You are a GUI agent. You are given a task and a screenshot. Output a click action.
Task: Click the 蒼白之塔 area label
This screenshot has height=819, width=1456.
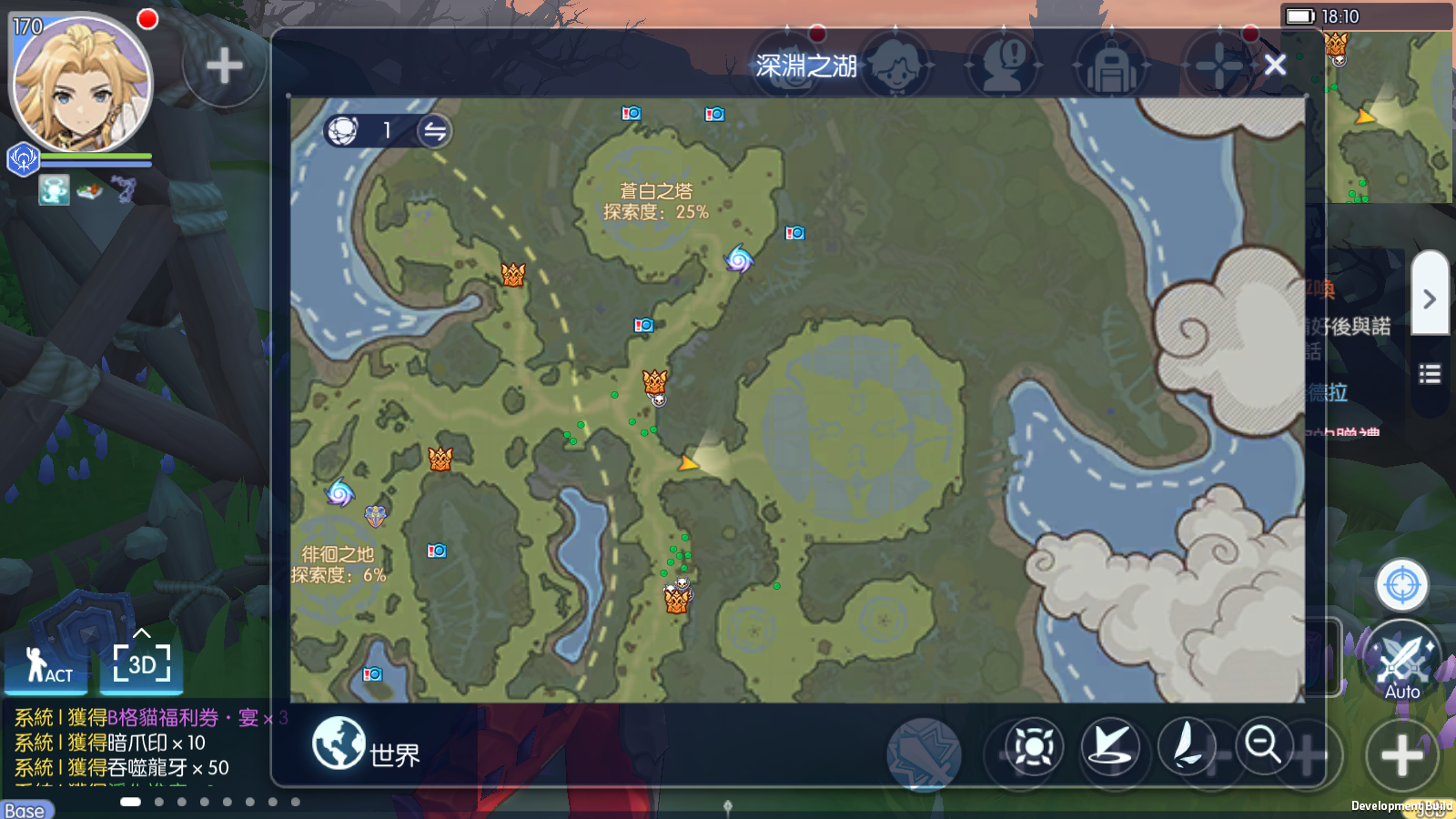click(x=656, y=201)
